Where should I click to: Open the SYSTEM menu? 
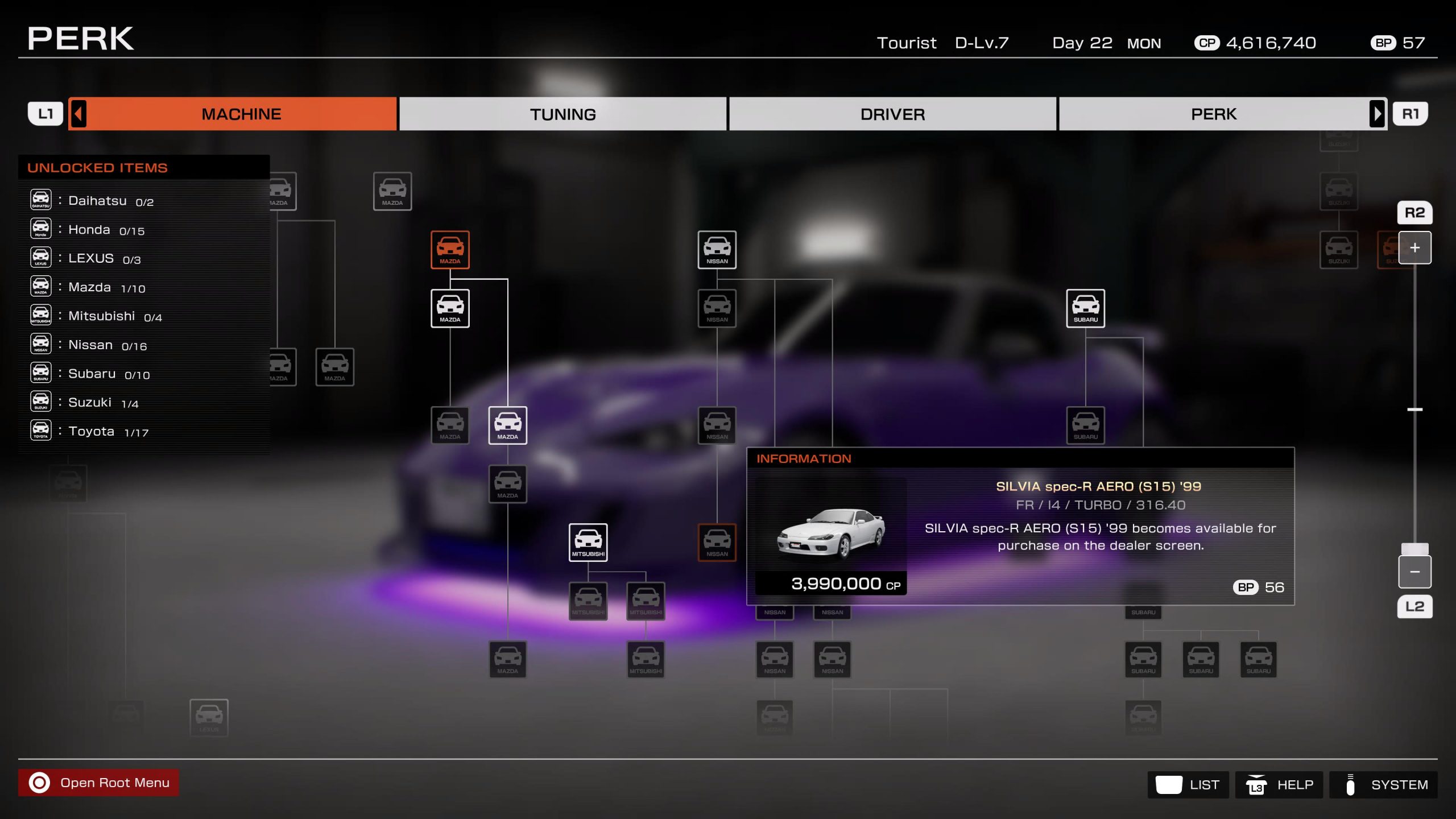1383,785
